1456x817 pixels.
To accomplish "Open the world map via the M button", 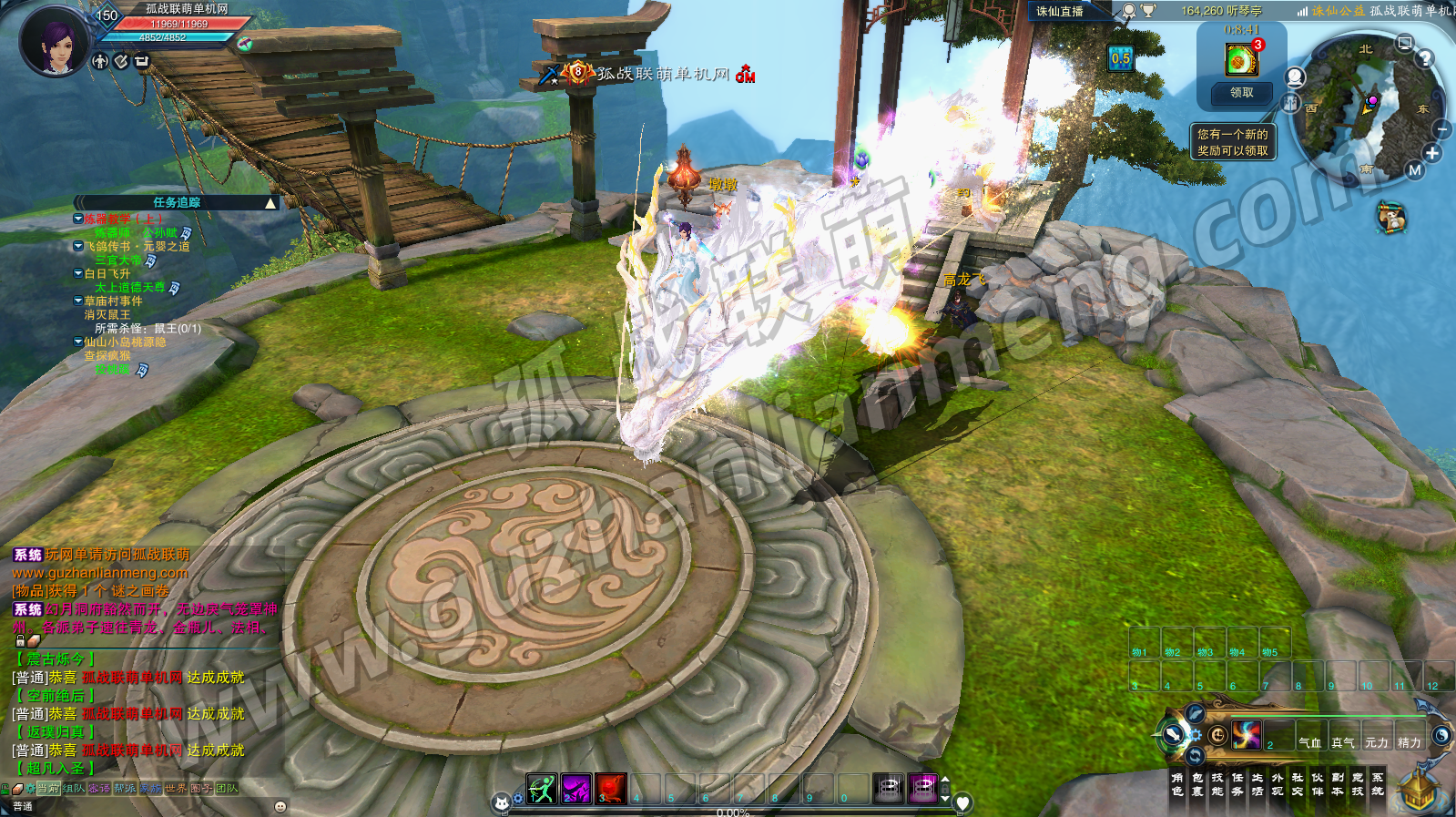I will (1414, 169).
